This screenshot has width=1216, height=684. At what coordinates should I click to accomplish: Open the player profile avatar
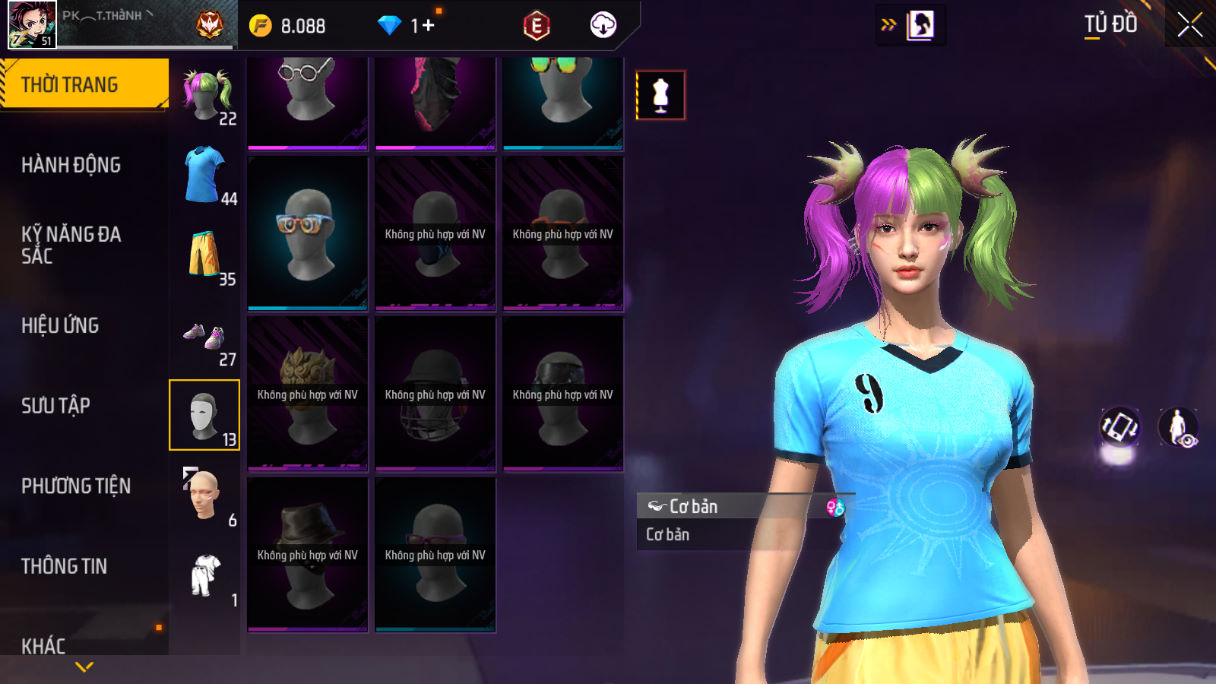point(32,25)
